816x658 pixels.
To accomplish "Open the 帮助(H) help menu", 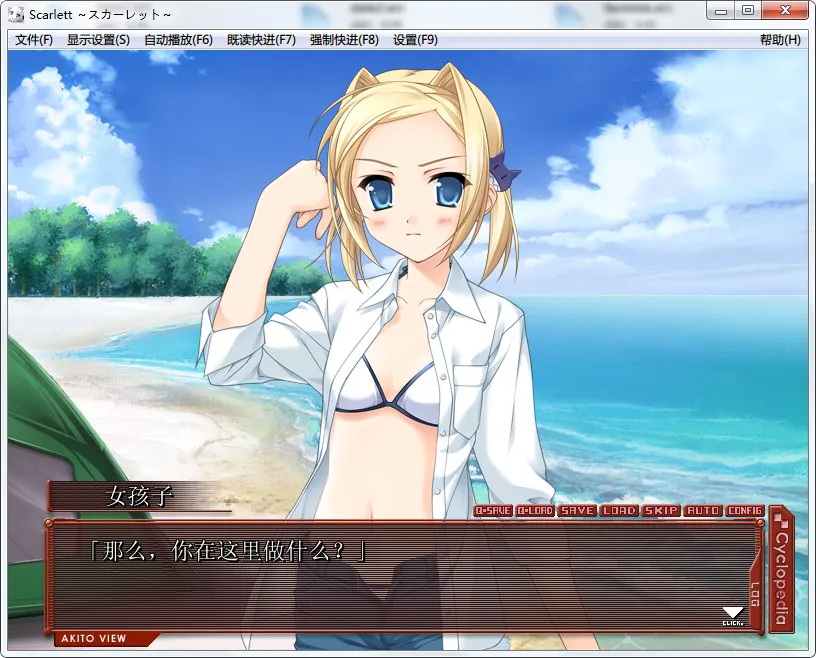I will (x=780, y=40).
